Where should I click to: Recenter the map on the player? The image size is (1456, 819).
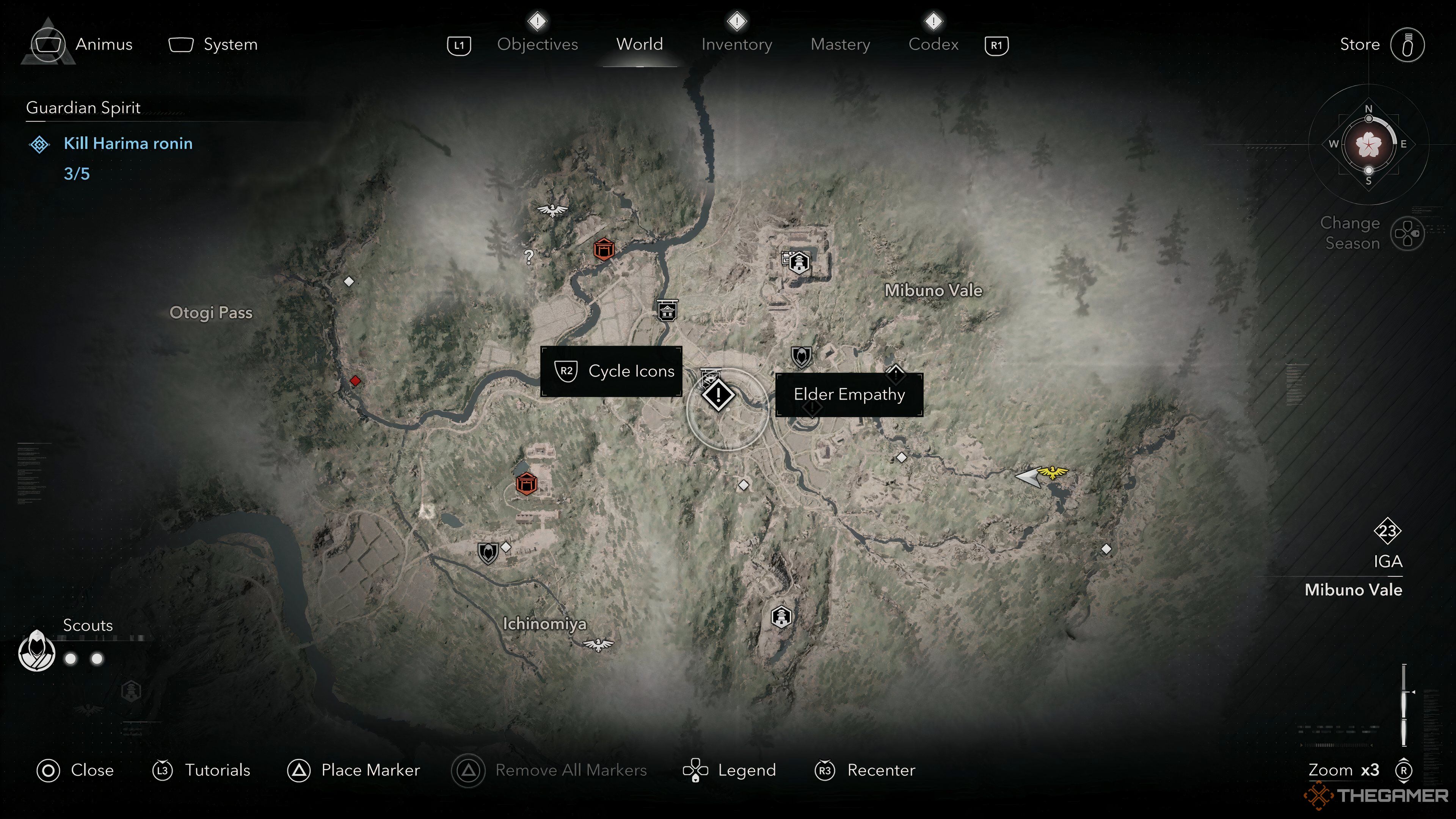[x=865, y=770]
